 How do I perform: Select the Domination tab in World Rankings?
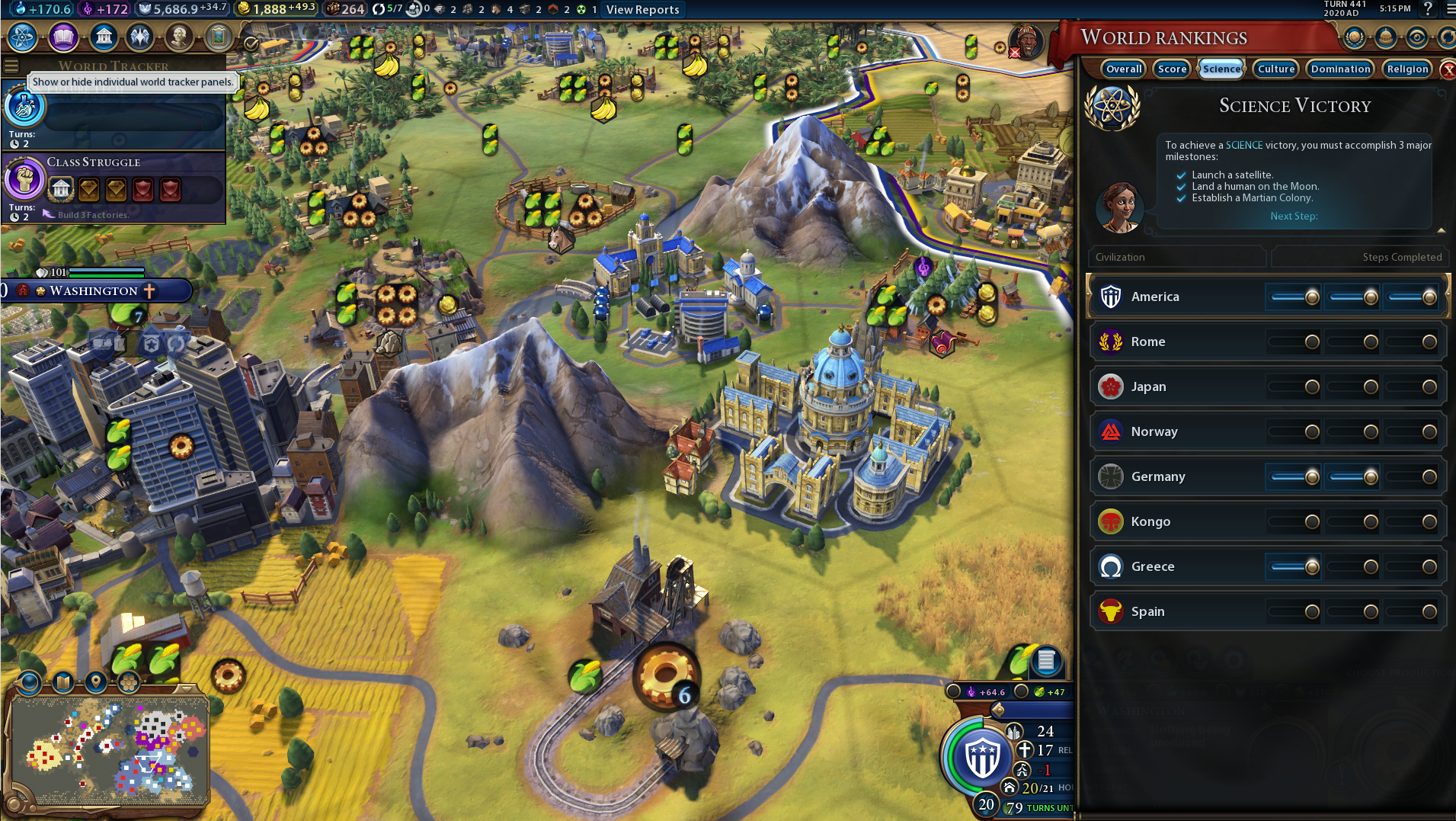tap(1340, 69)
